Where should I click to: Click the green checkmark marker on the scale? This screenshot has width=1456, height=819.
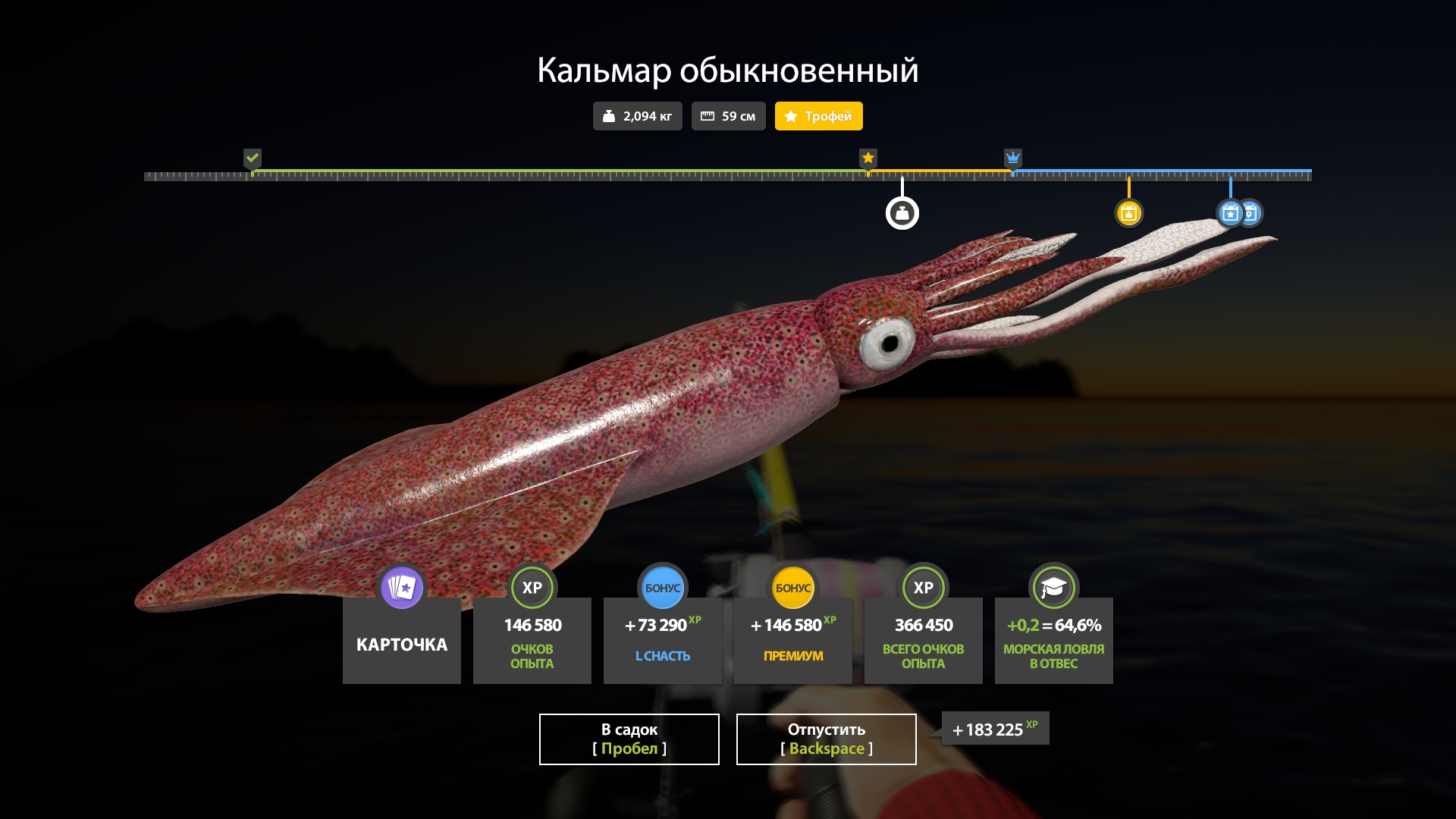pyautogui.click(x=253, y=158)
